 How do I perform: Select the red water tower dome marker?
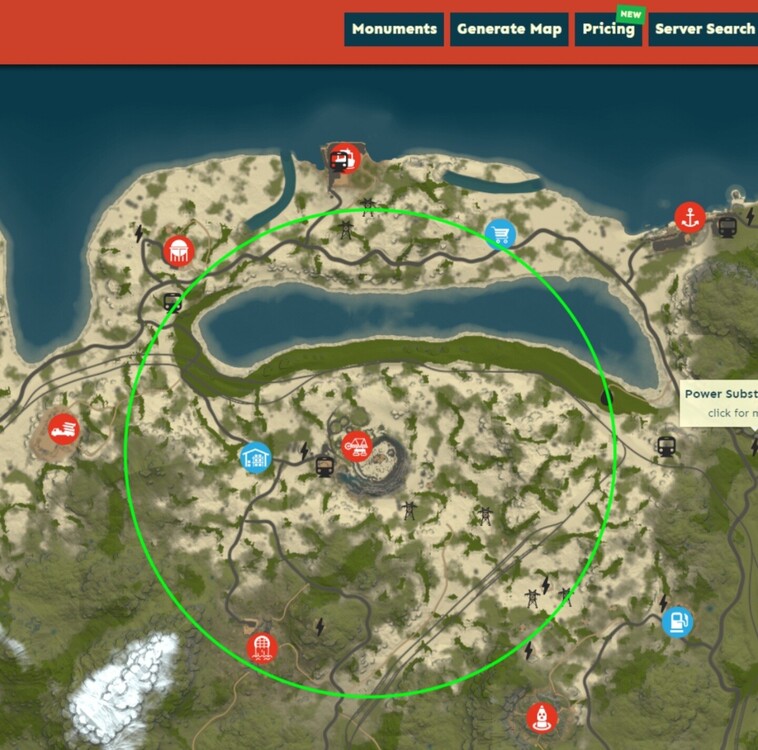tap(178, 250)
